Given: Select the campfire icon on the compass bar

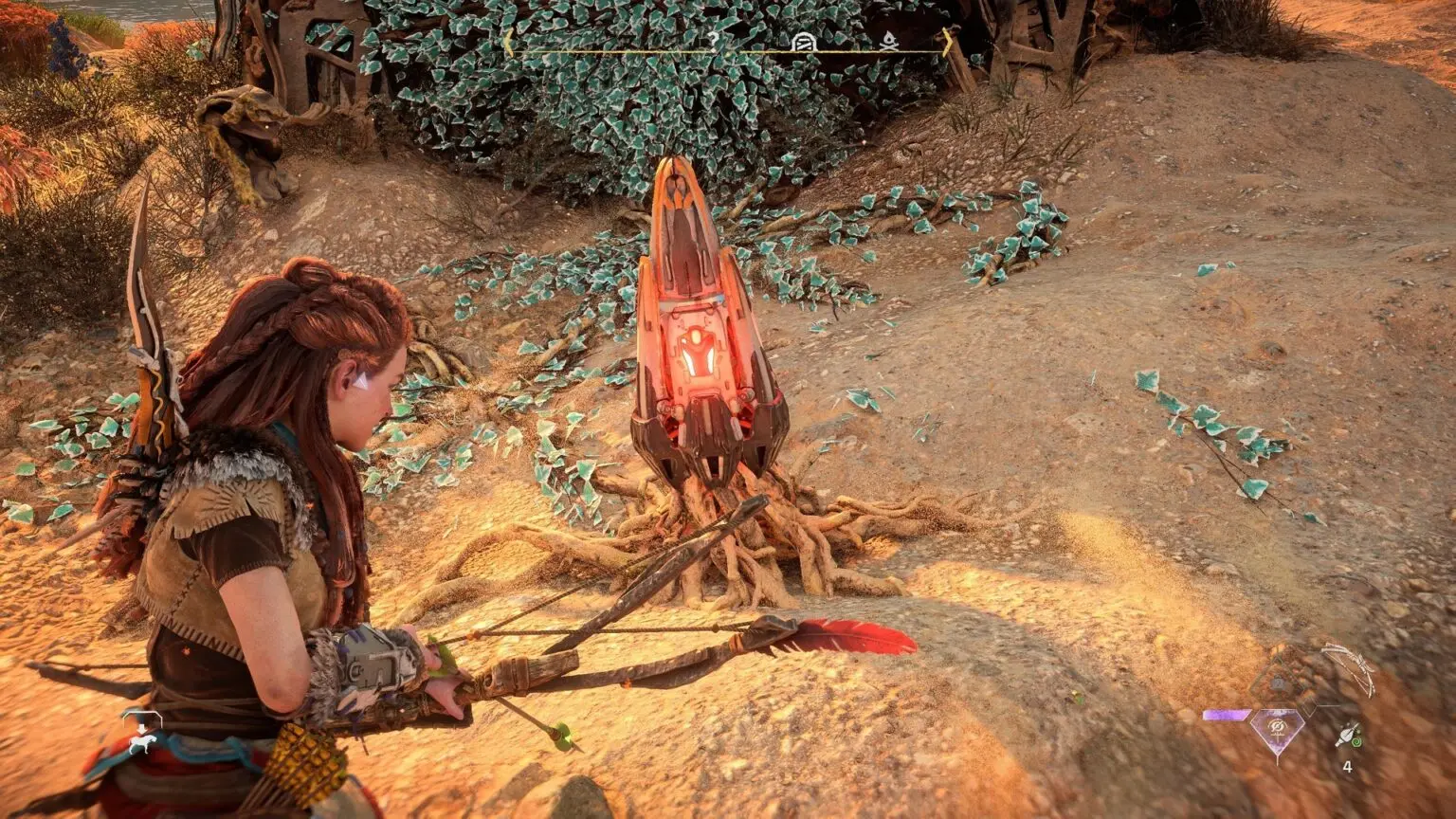Looking at the screenshot, I should coord(890,43).
